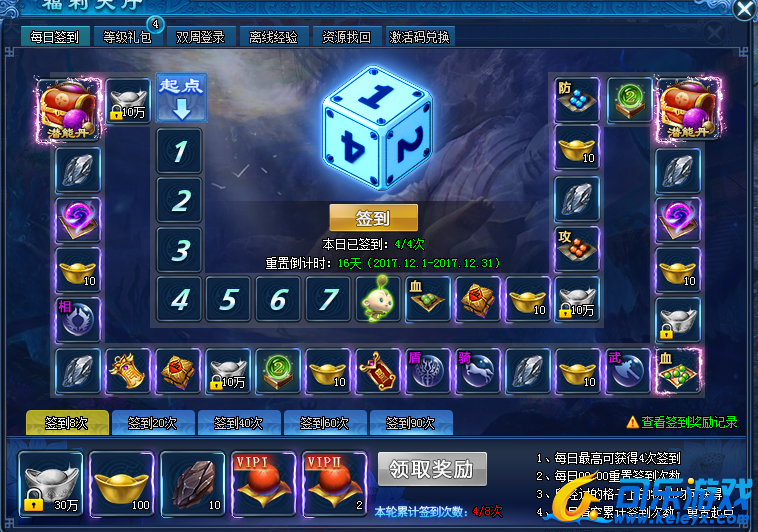Inspect the 100 gold ingot reward
758x532 pixels.
click(x=122, y=483)
